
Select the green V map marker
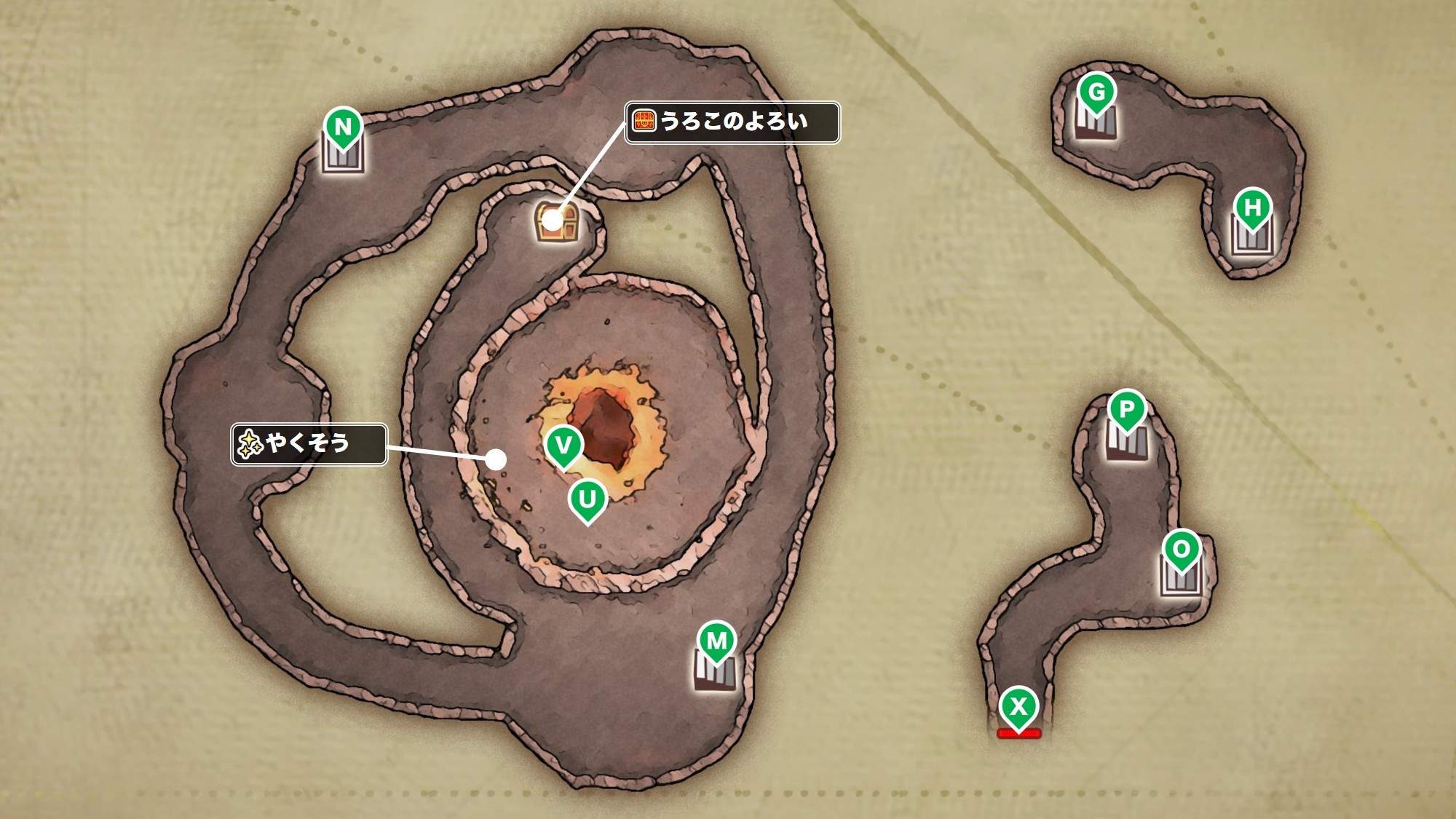click(563, 444)
